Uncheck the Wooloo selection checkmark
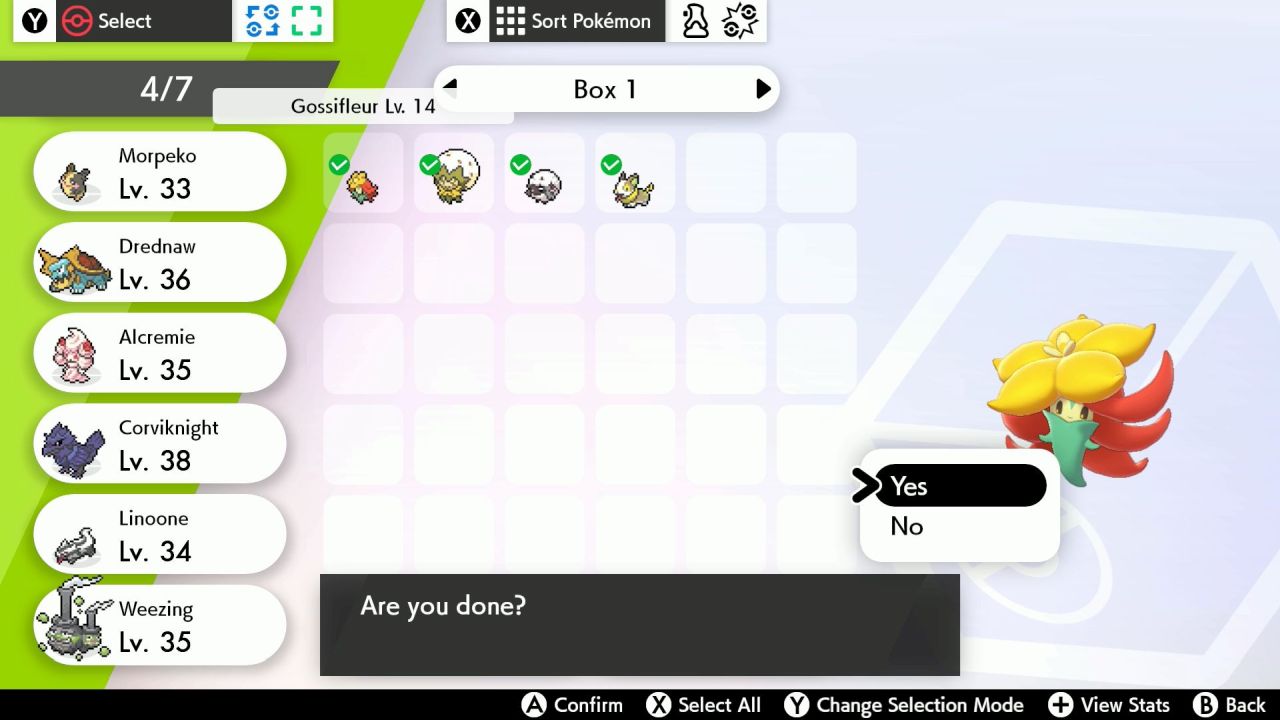 point(520,164)
